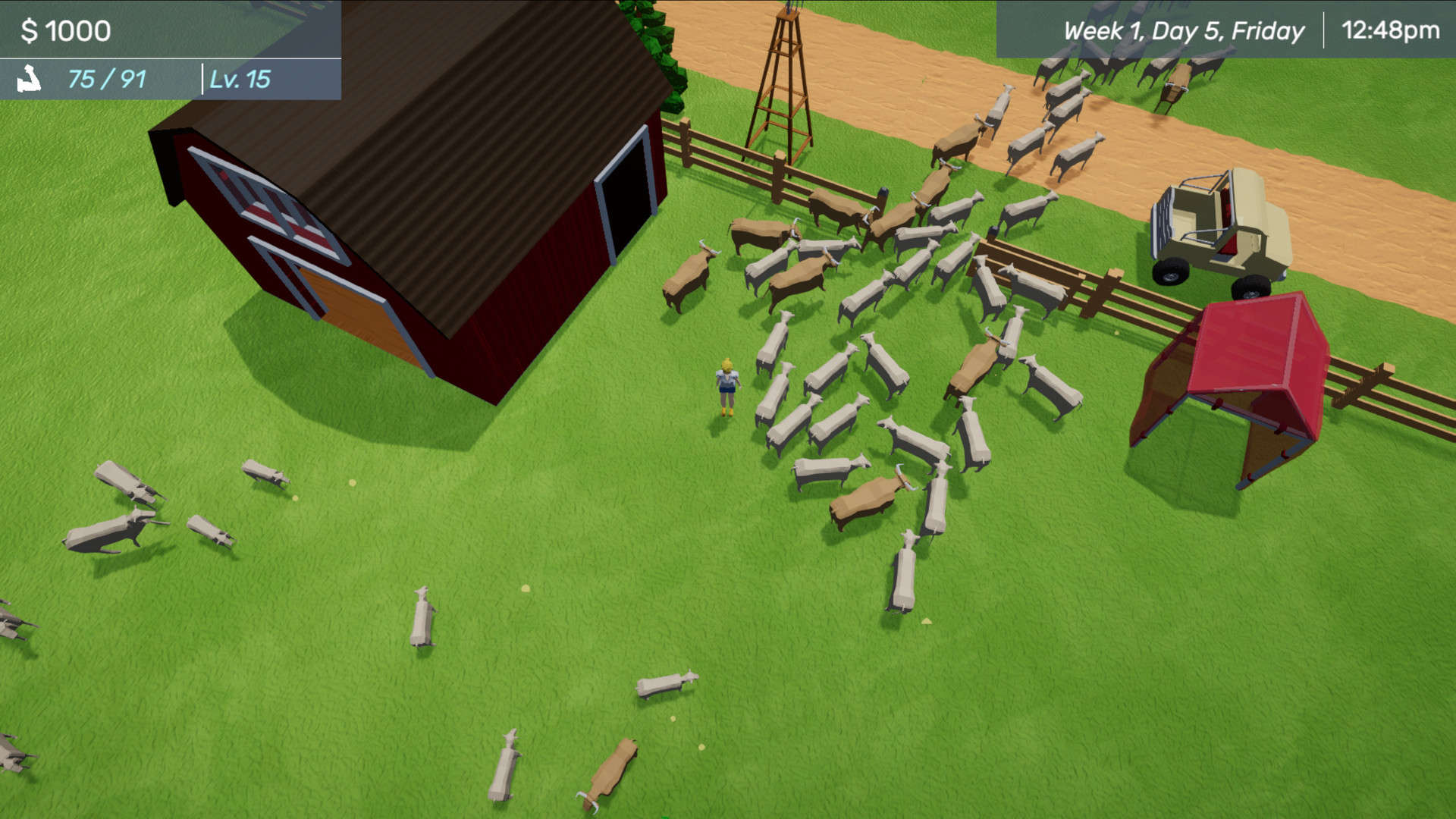Click the "$ 1000" money total
The height and width of the screenshot is (819, 1456).
click(x=64, y=30)
